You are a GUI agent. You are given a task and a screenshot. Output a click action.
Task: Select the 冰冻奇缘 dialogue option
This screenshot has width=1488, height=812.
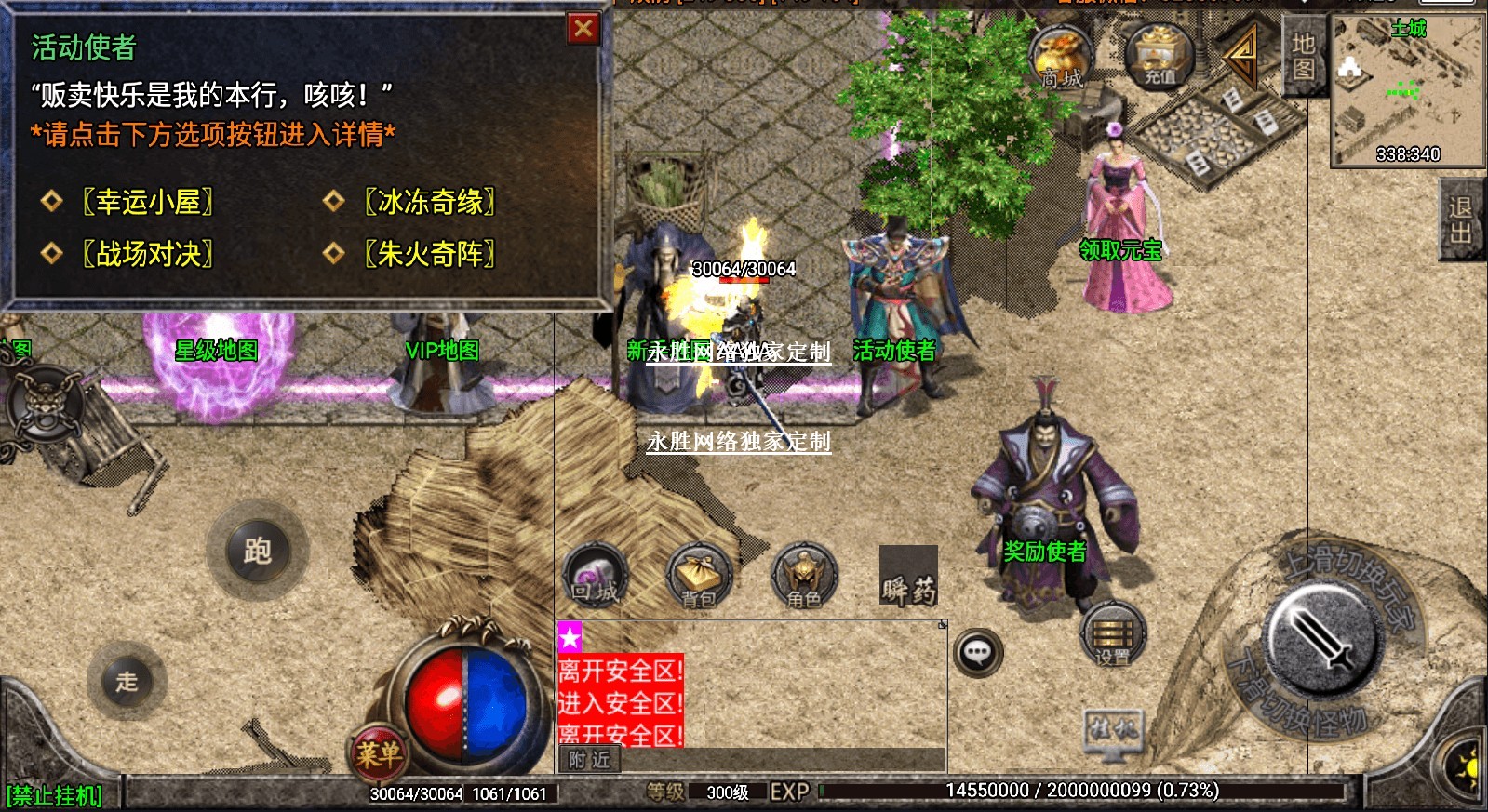[x=429, y=201]
